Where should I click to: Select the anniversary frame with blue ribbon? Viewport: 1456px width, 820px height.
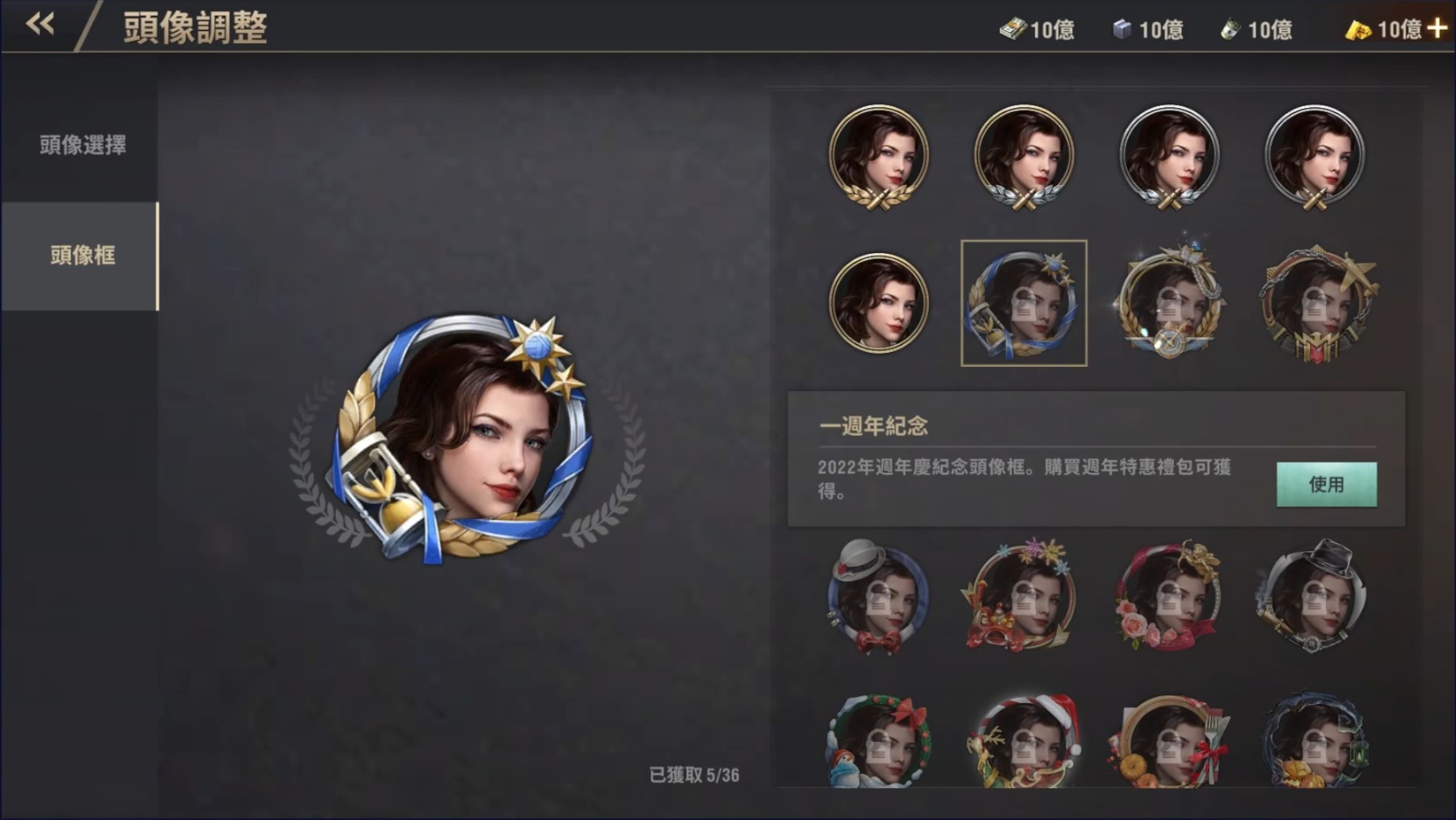(x=1025, y=305)
